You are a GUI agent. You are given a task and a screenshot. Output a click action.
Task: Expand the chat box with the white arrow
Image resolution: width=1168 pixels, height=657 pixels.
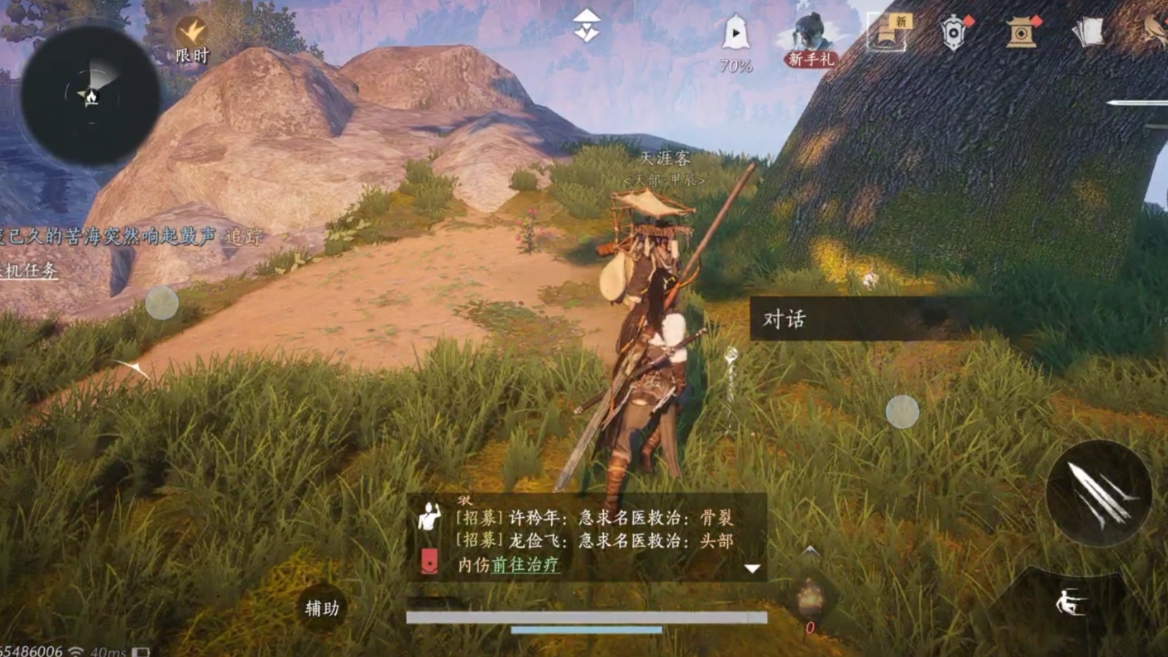tap(752, 568)
